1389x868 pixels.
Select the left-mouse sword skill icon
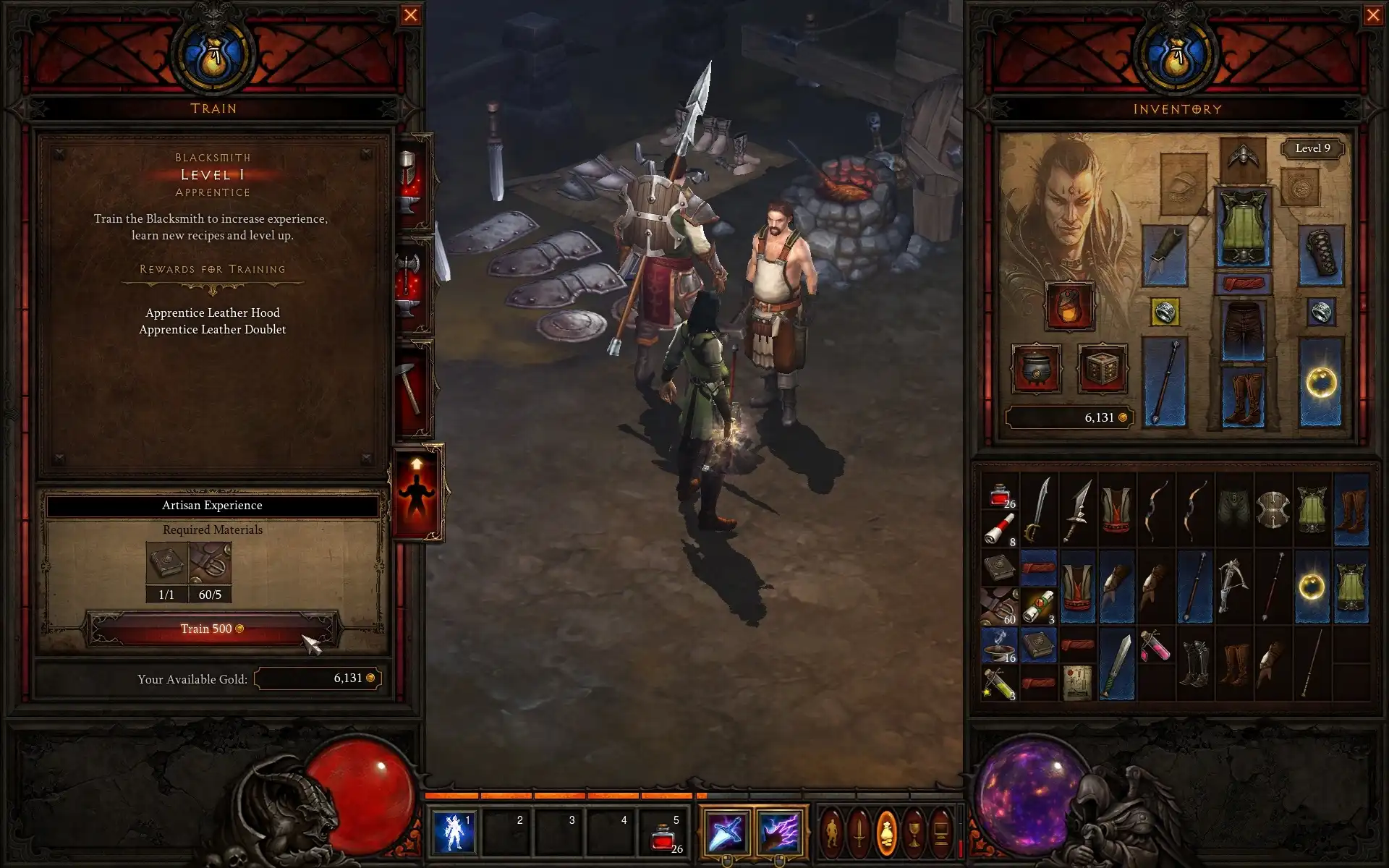[726, 832]
